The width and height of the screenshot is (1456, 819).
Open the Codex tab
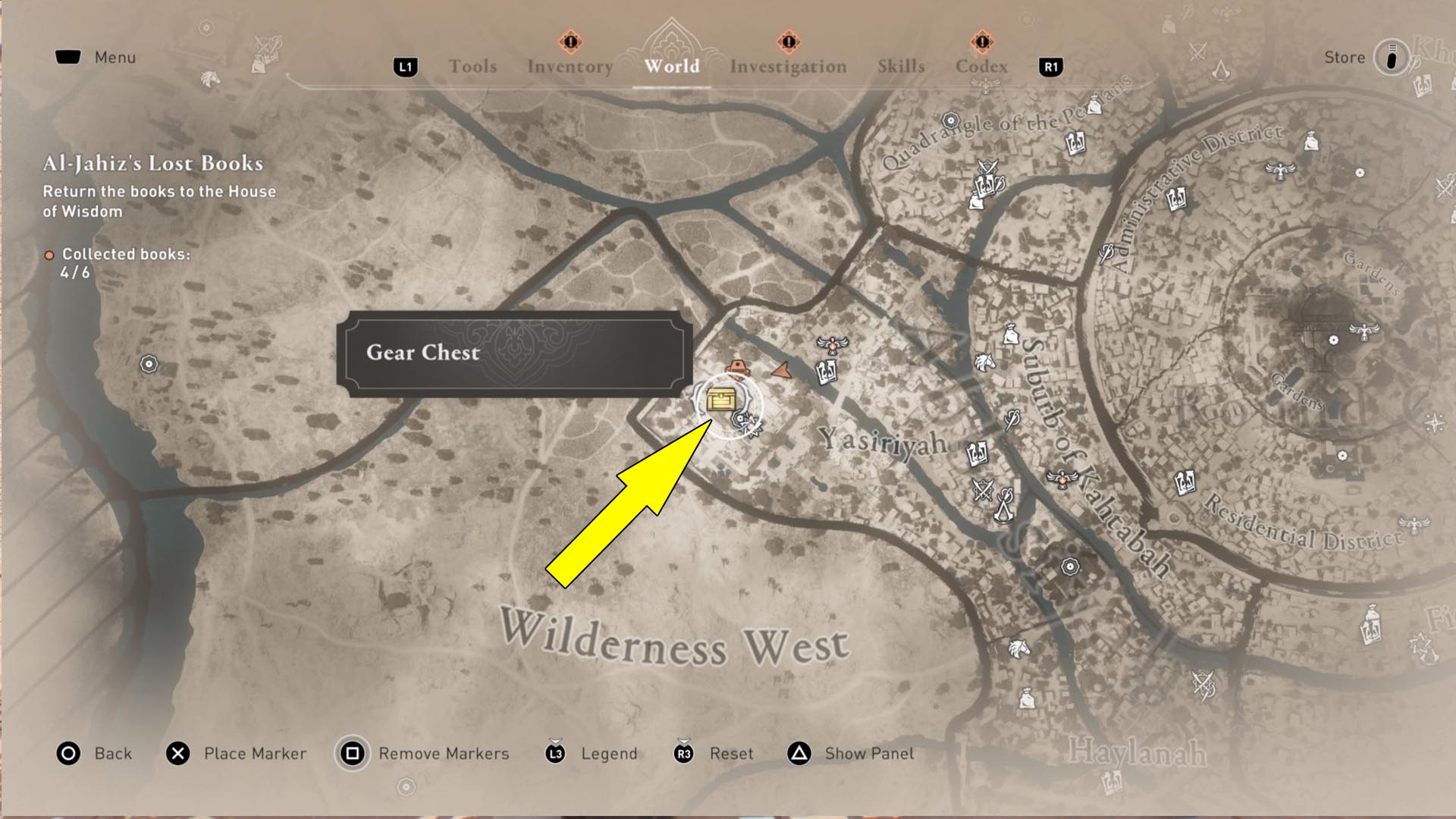point(981,67)
